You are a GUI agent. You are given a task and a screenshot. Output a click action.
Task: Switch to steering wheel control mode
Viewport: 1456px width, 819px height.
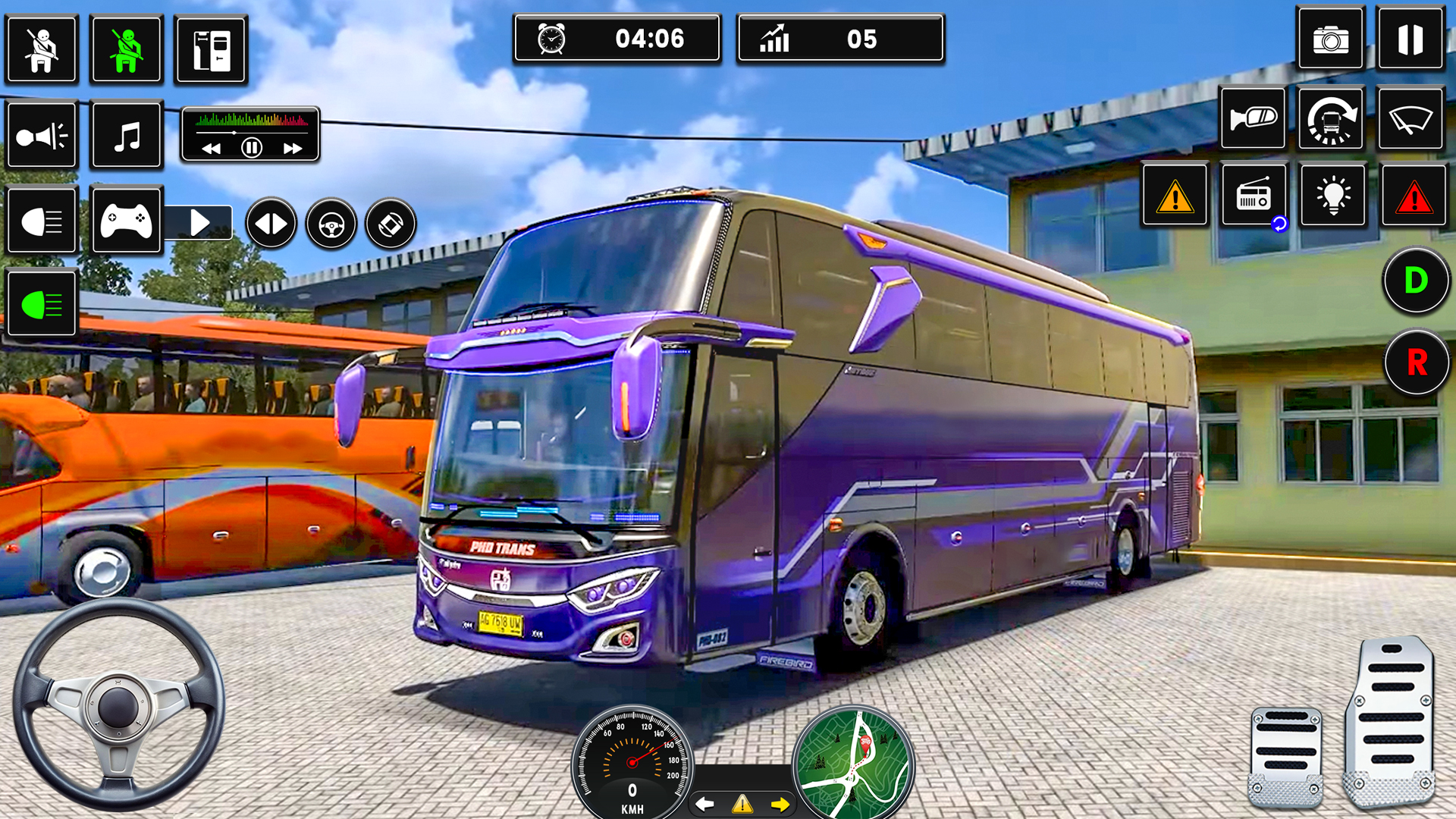[x=329, y=222]
